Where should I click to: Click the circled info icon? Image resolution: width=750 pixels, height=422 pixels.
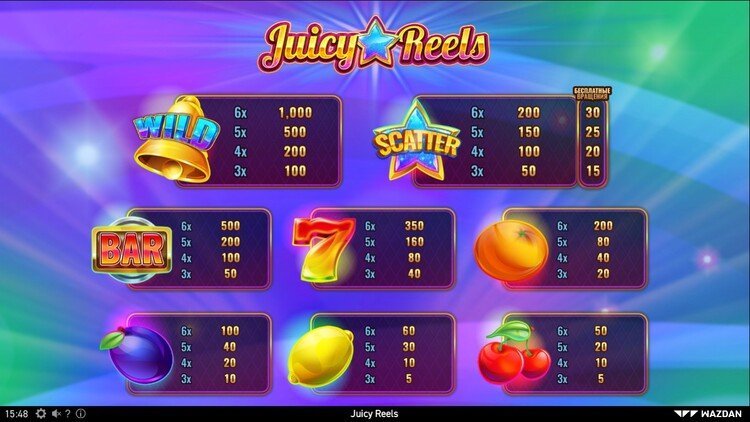(80, 413)
